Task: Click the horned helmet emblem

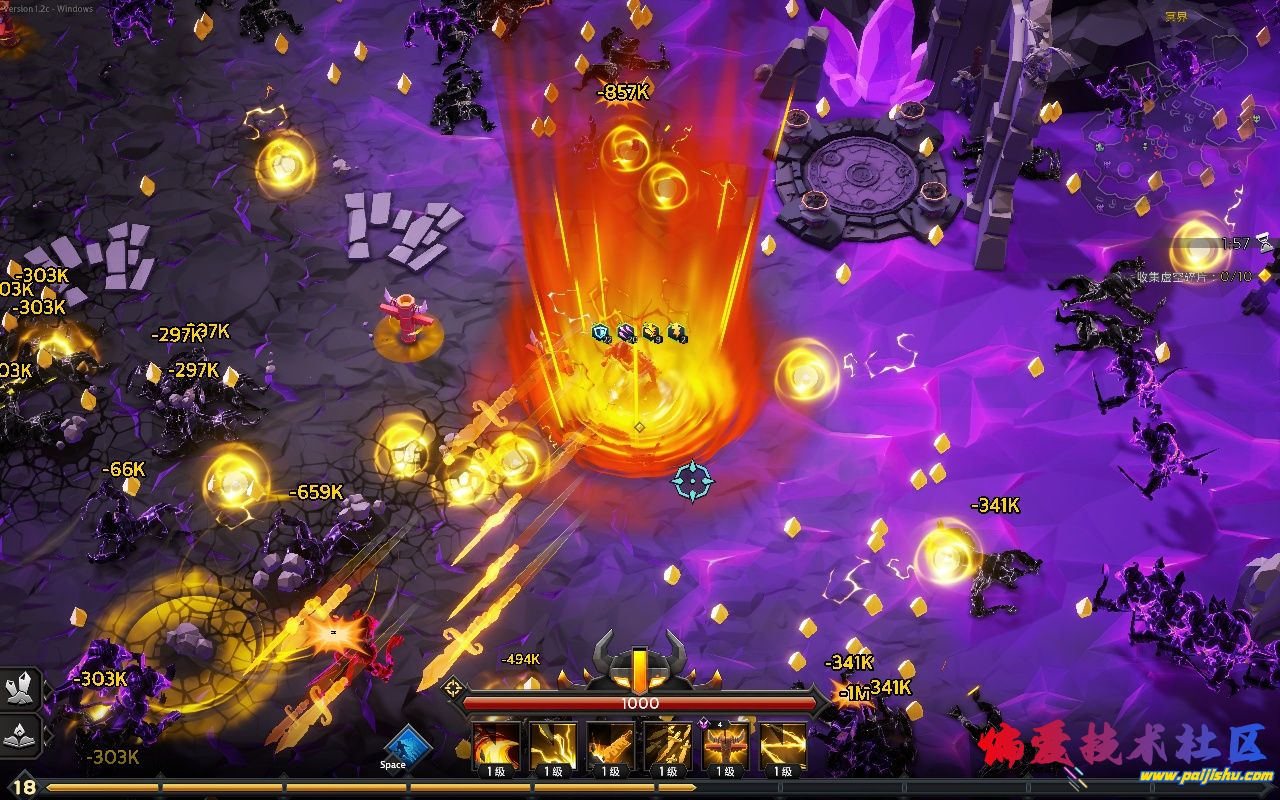Action: point(640,661)
